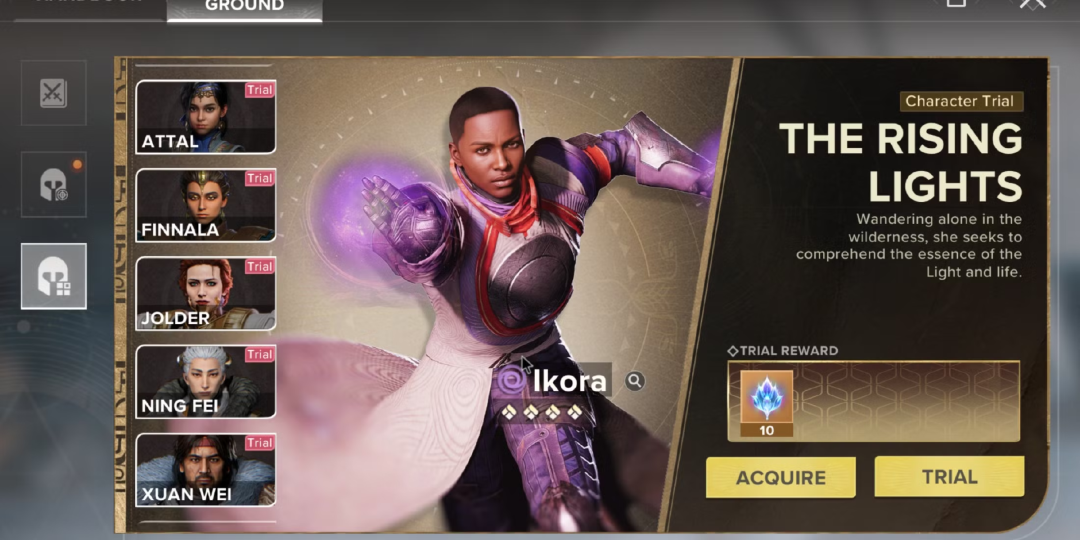Click the Acquire button
The height and width of the screenshot is (540, 1080).
coord(780,477)
